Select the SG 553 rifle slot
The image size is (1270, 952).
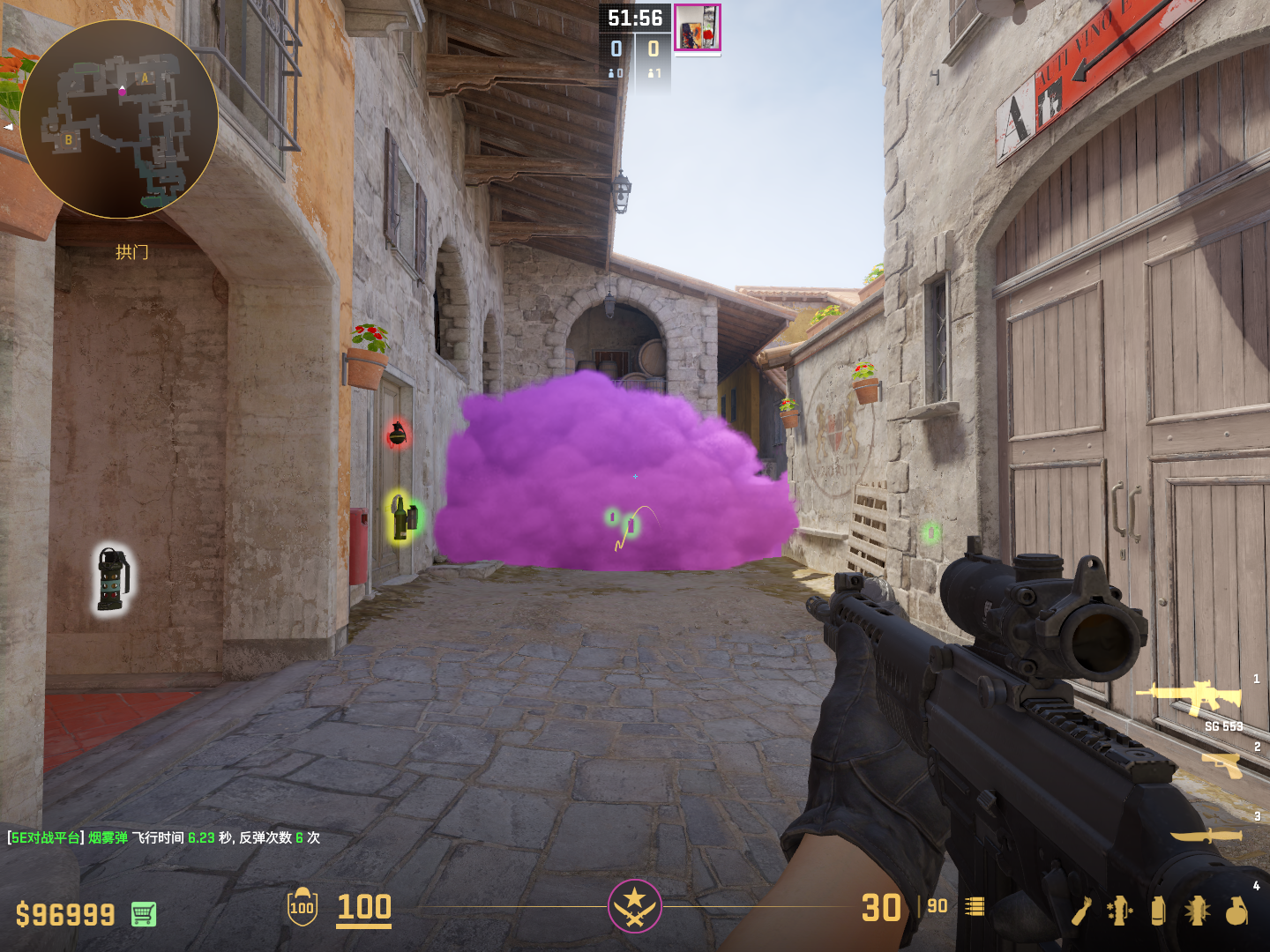(1191, 697)
